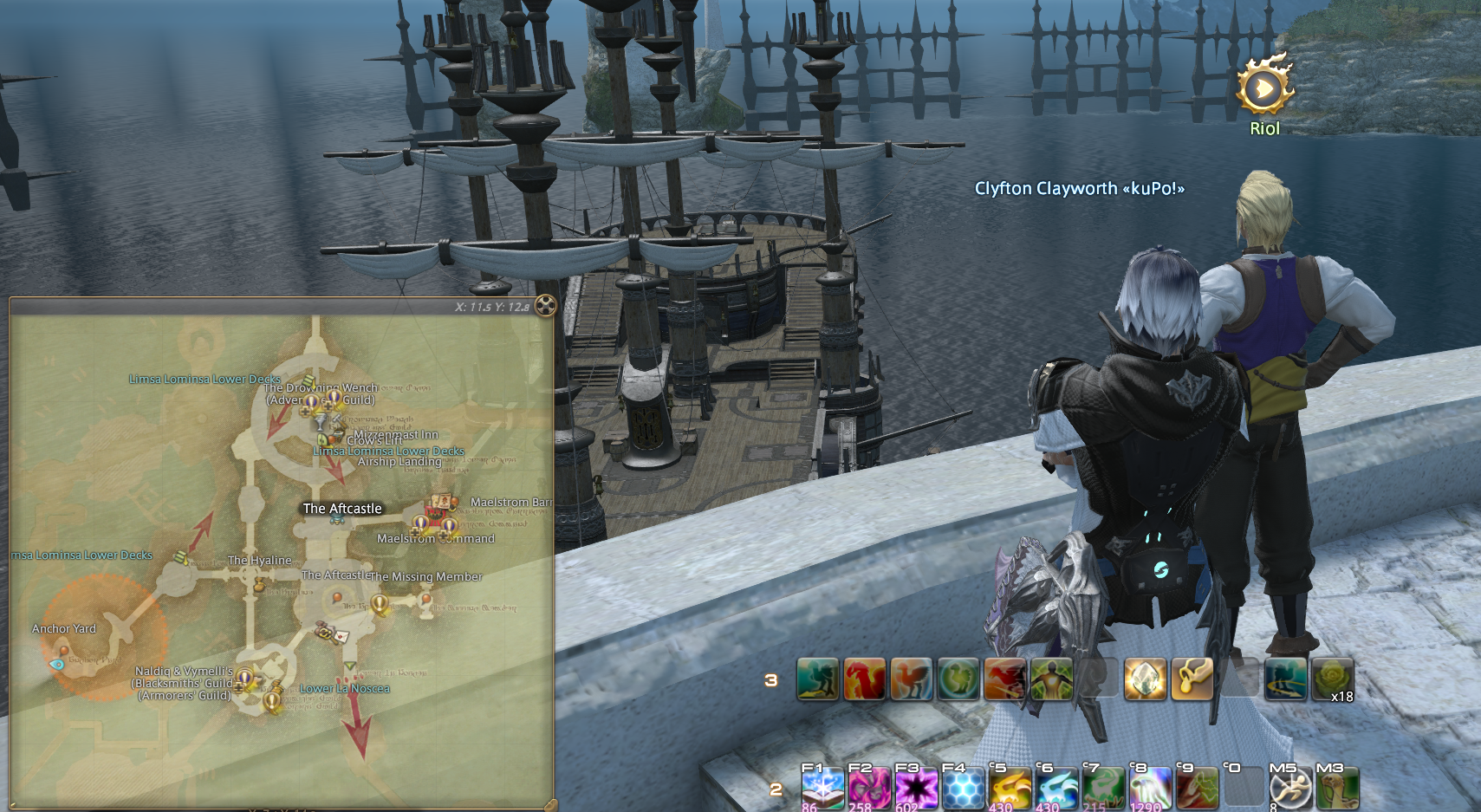This screenshot has width=1481, height=812.
Task: Select the Aftcastle aetheryte marker on map
Action: coord(337,520)
